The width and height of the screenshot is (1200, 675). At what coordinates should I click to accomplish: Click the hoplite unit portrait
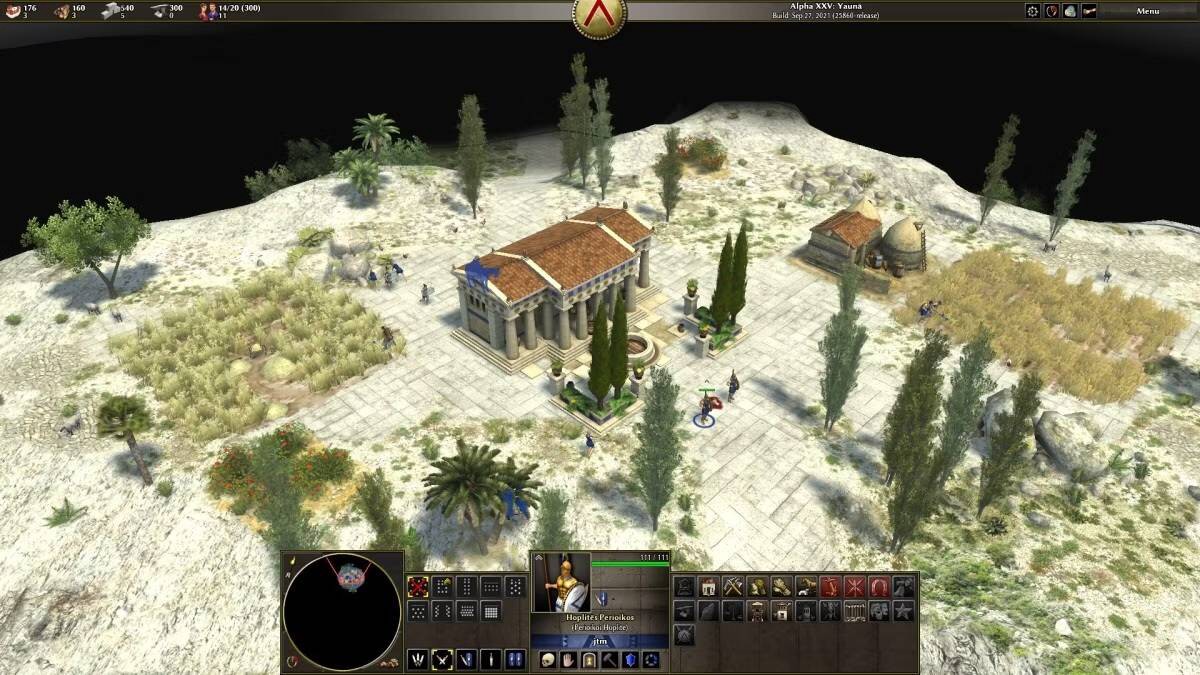tap(560, 582)
